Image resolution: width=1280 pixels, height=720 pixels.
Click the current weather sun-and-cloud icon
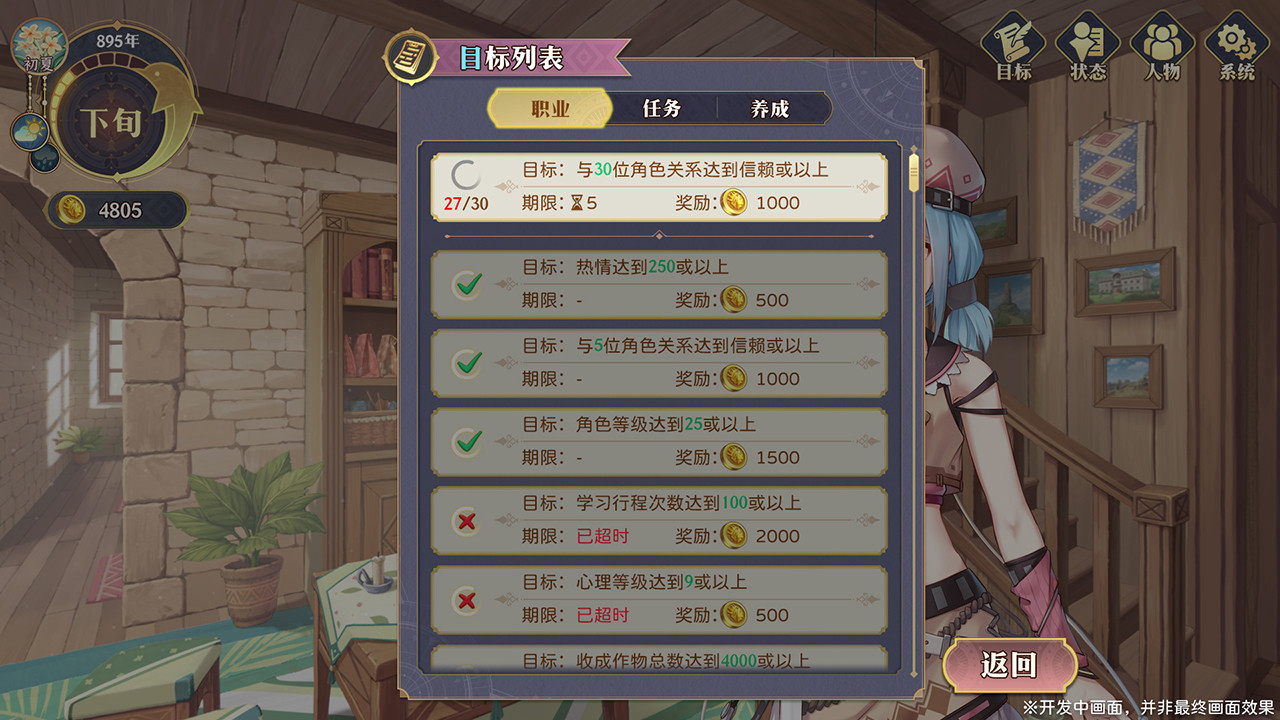[x=32, y=128]
